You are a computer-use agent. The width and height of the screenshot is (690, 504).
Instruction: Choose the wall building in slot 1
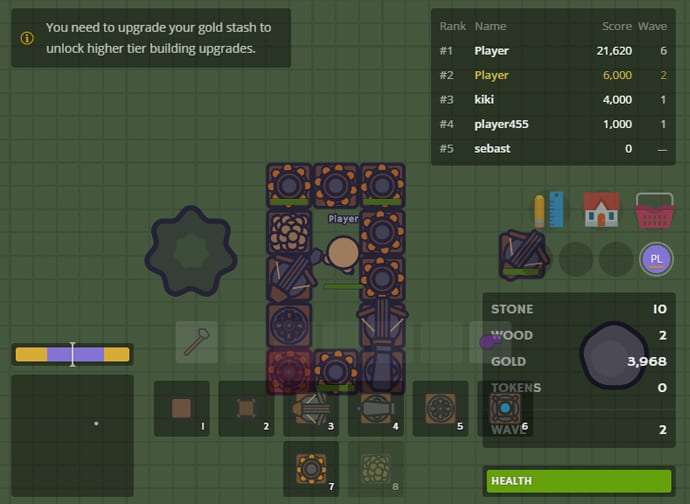coord(182,408)
